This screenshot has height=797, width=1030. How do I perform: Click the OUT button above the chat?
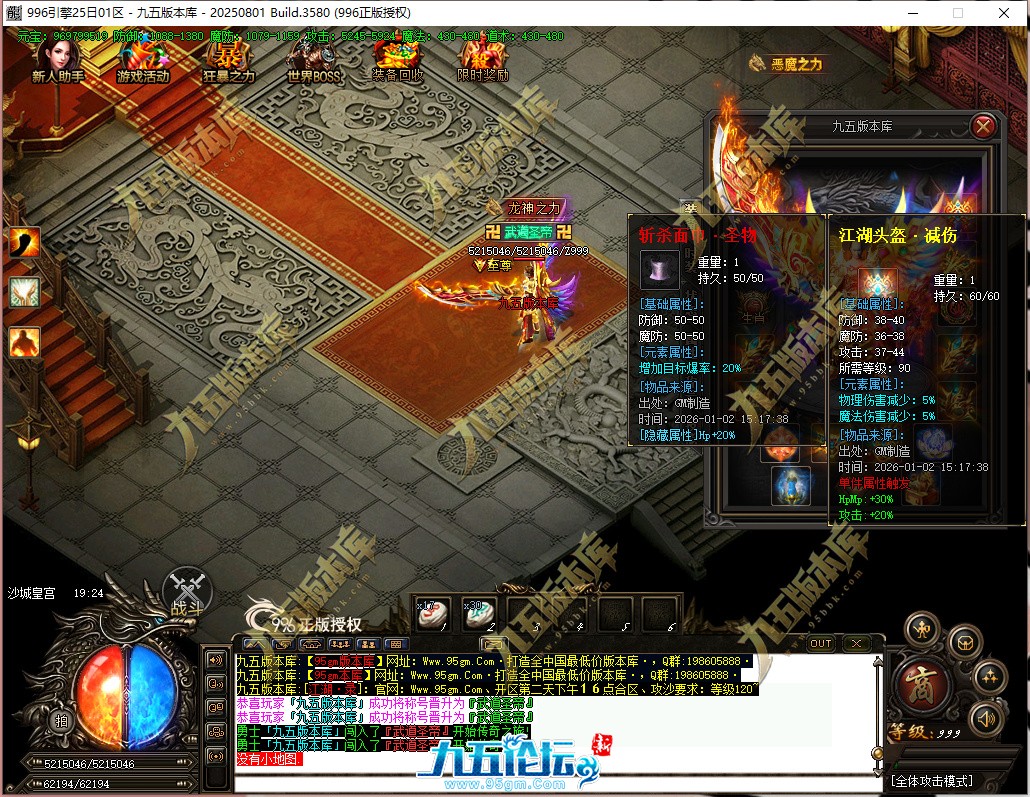[820, 643]
